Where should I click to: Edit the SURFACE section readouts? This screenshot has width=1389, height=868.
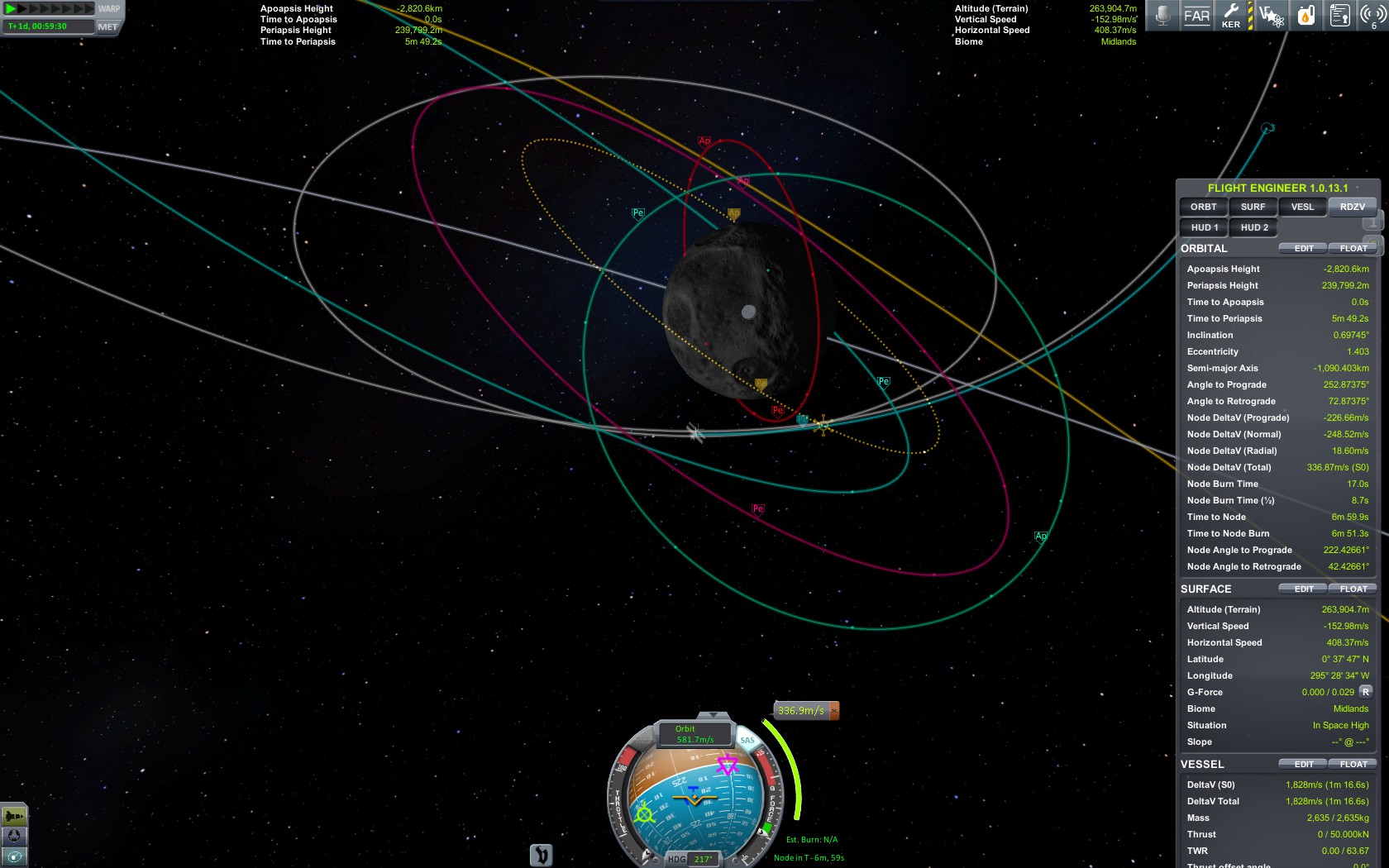(1304, 589)
